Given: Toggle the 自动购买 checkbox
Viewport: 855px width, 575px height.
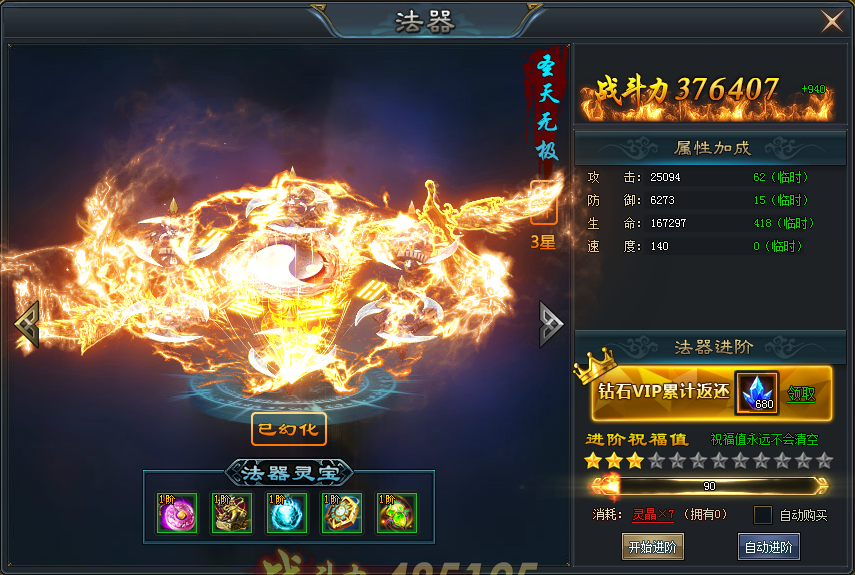Looking at the screenshot, I should tap(763, 515).
